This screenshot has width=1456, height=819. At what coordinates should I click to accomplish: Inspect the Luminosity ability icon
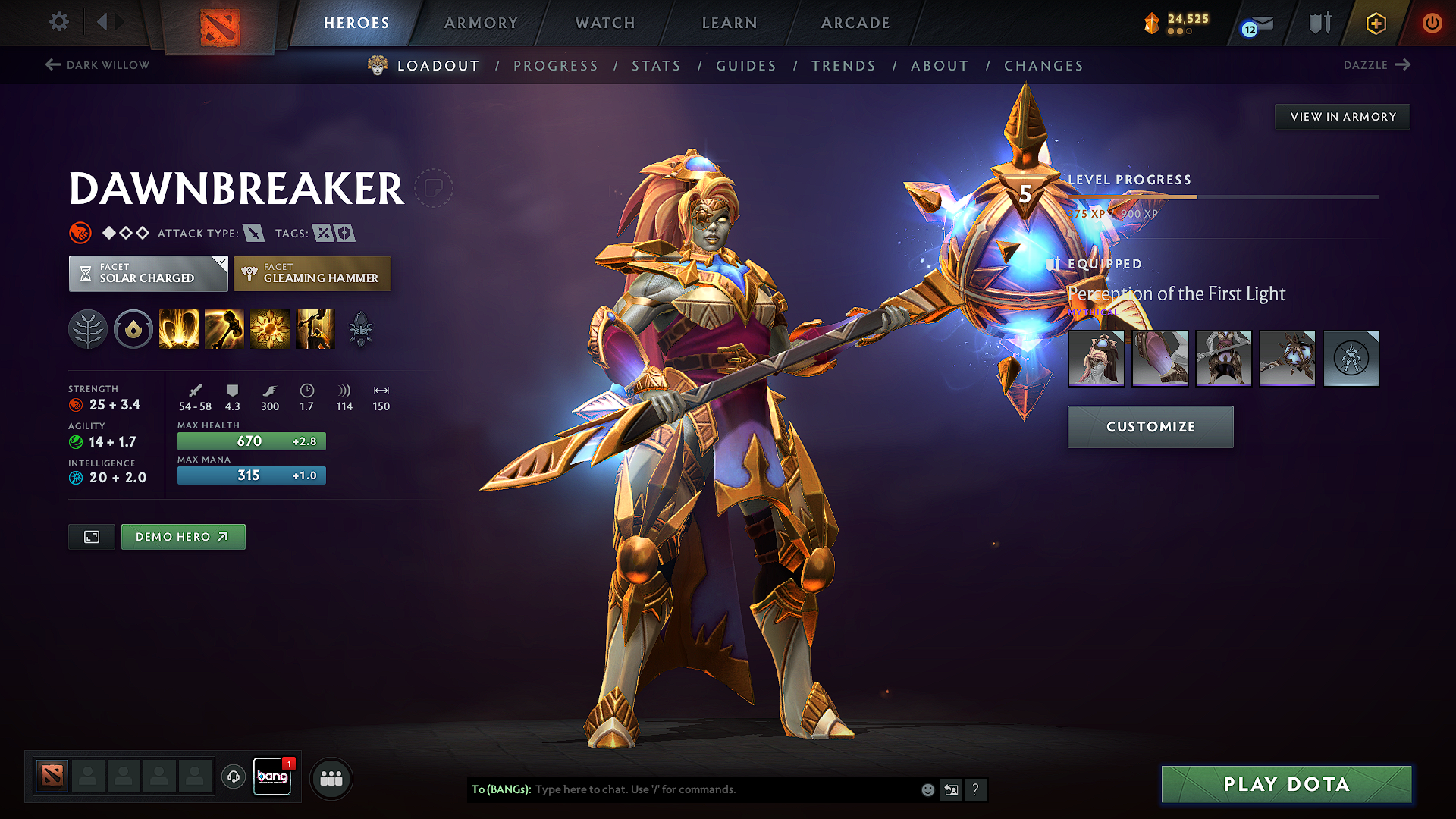click(x=270, y=329)
